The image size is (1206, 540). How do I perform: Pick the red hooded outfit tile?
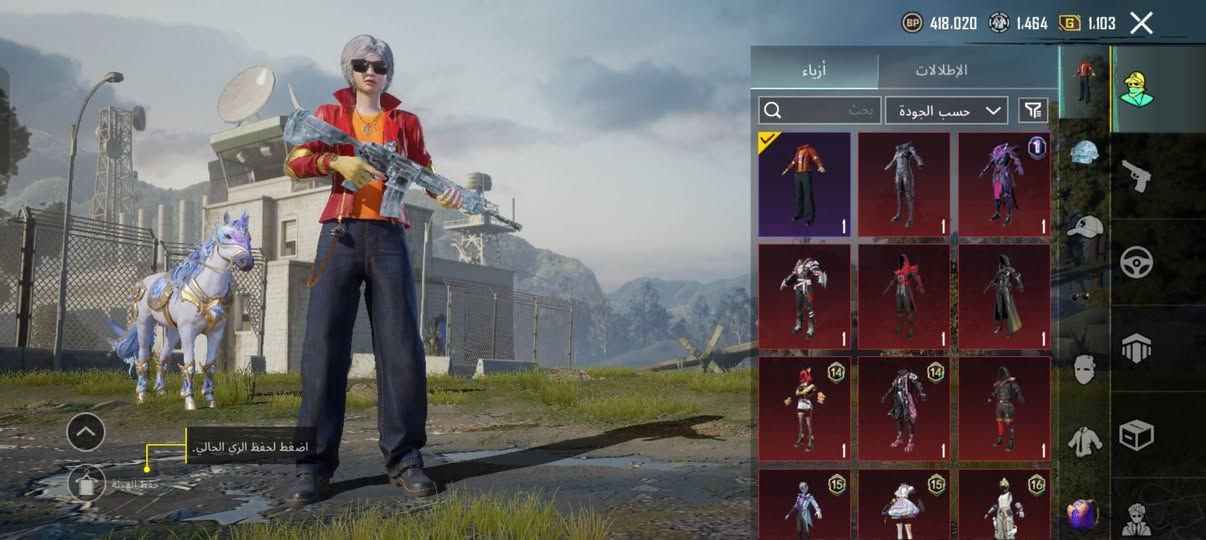point(904,297)
